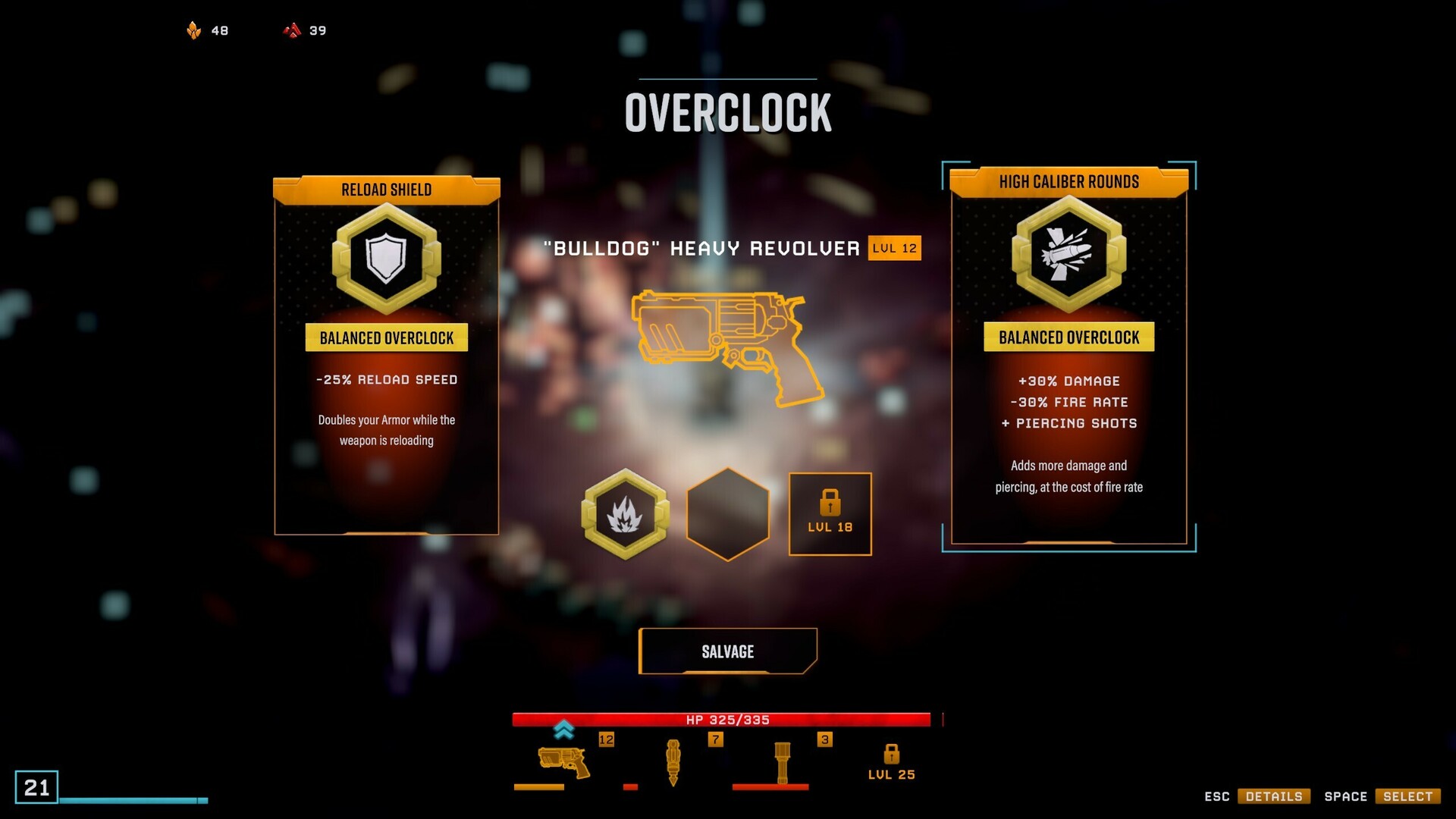Open the LVL 12 badge beside the weapon name
The width and height of the screenshot is (1456, 819).
point(893,248)
